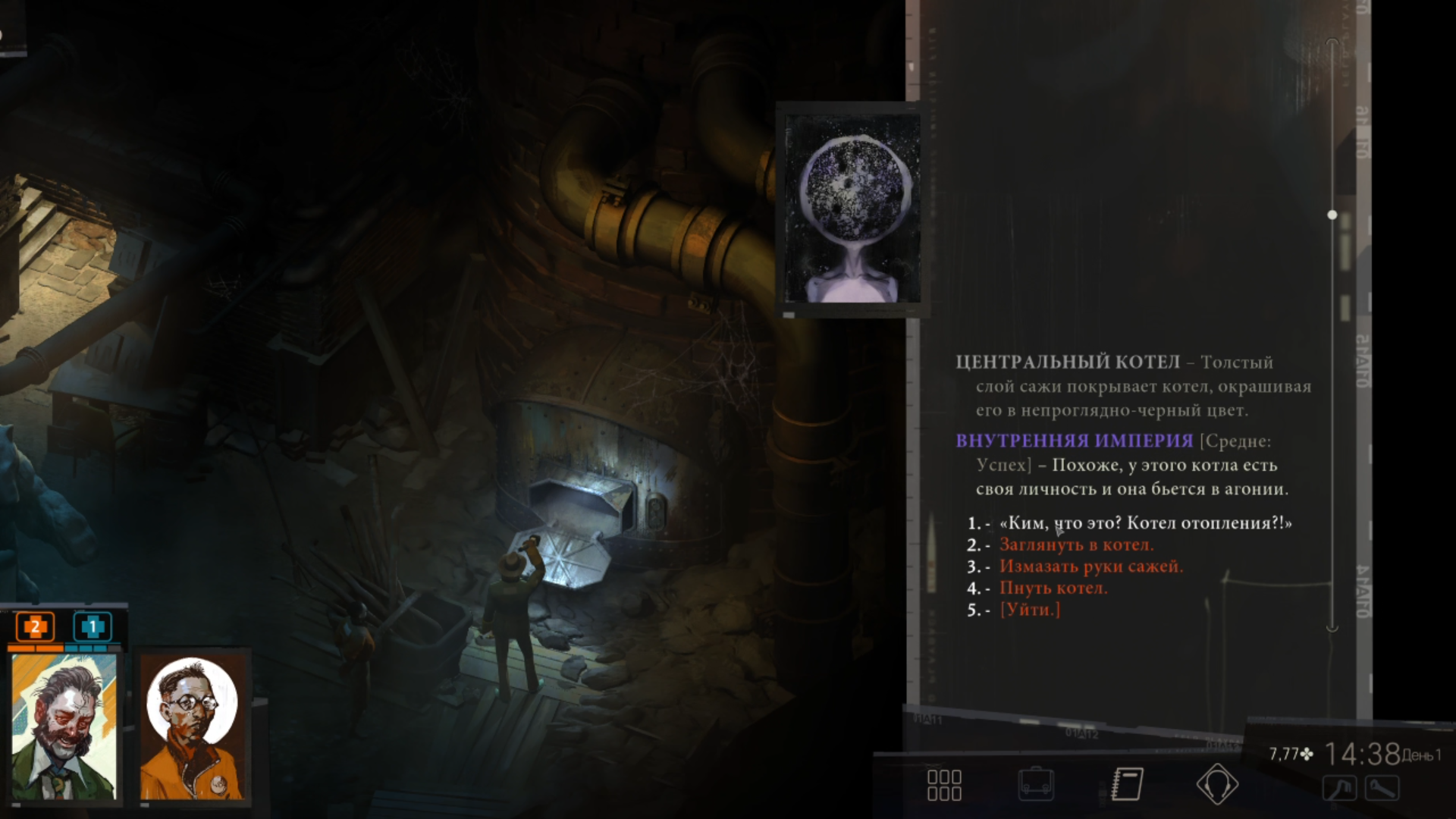The image size is (1456, 819).
Task: Select the flashlight tool slot
Action: (x=1382, y=789)
